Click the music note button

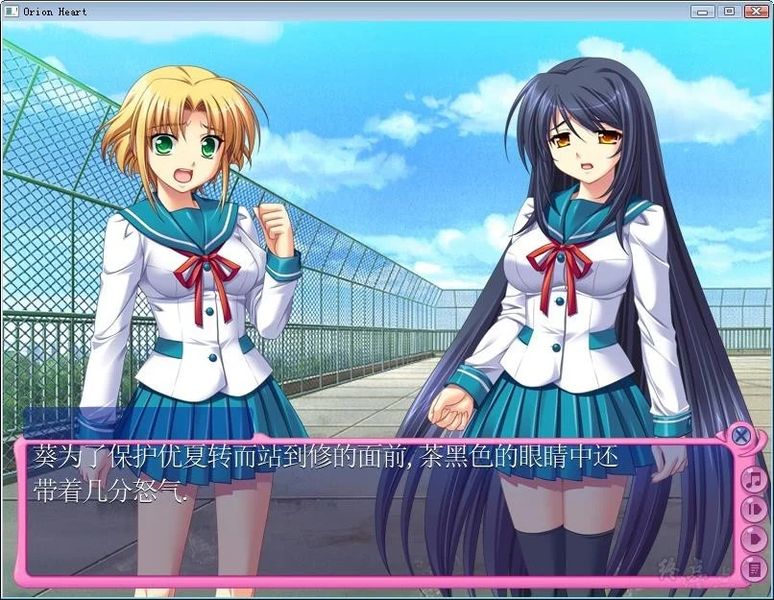pos(753,480)
